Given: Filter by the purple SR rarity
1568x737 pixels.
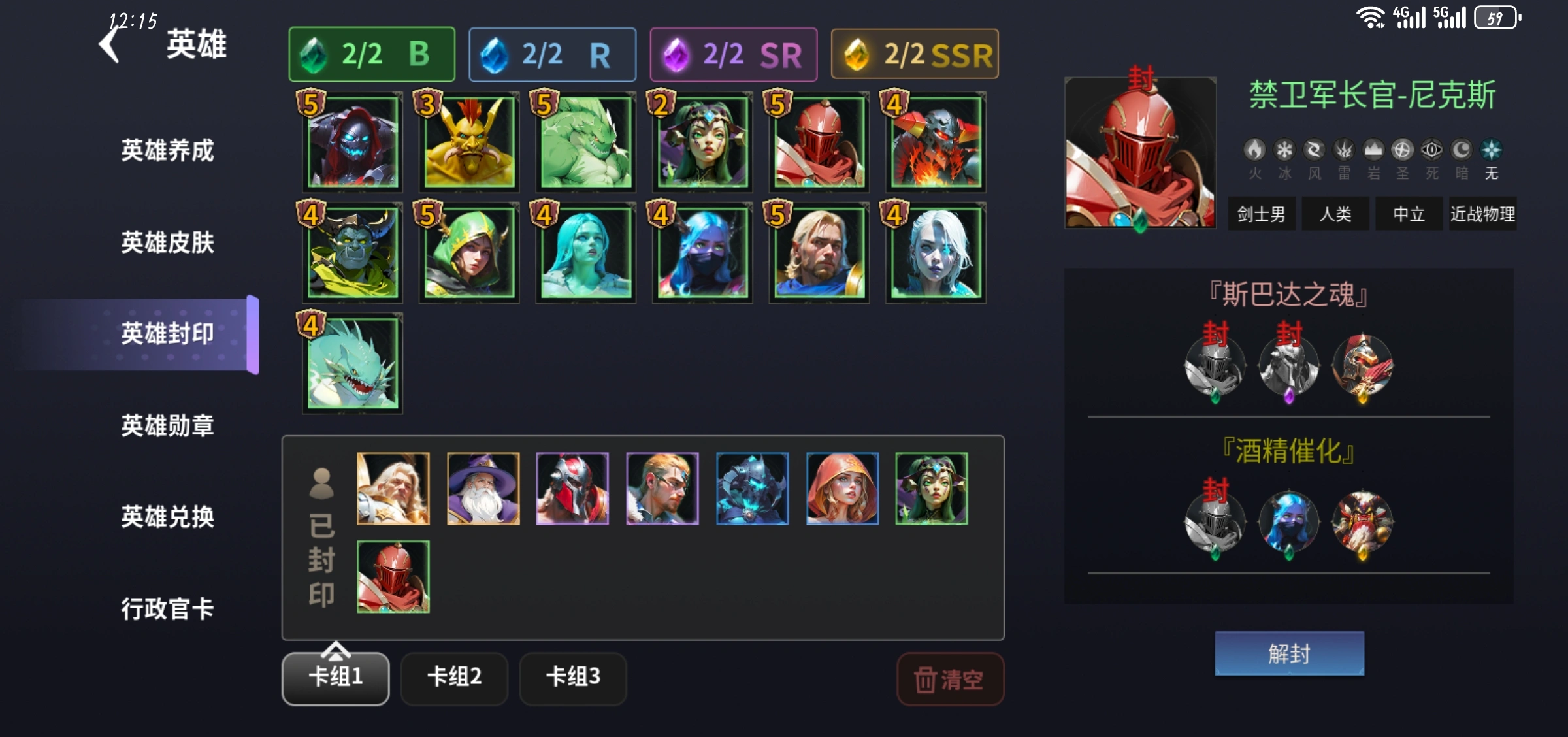Looking at the screenshot, I should coord(733,54).
